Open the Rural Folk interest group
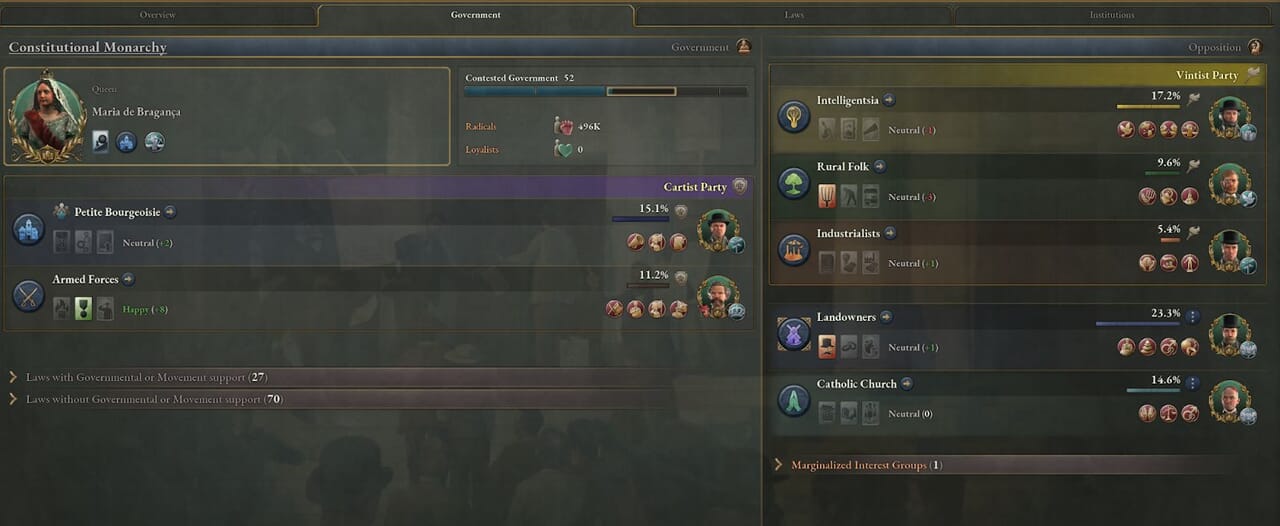 pos(842,167)
